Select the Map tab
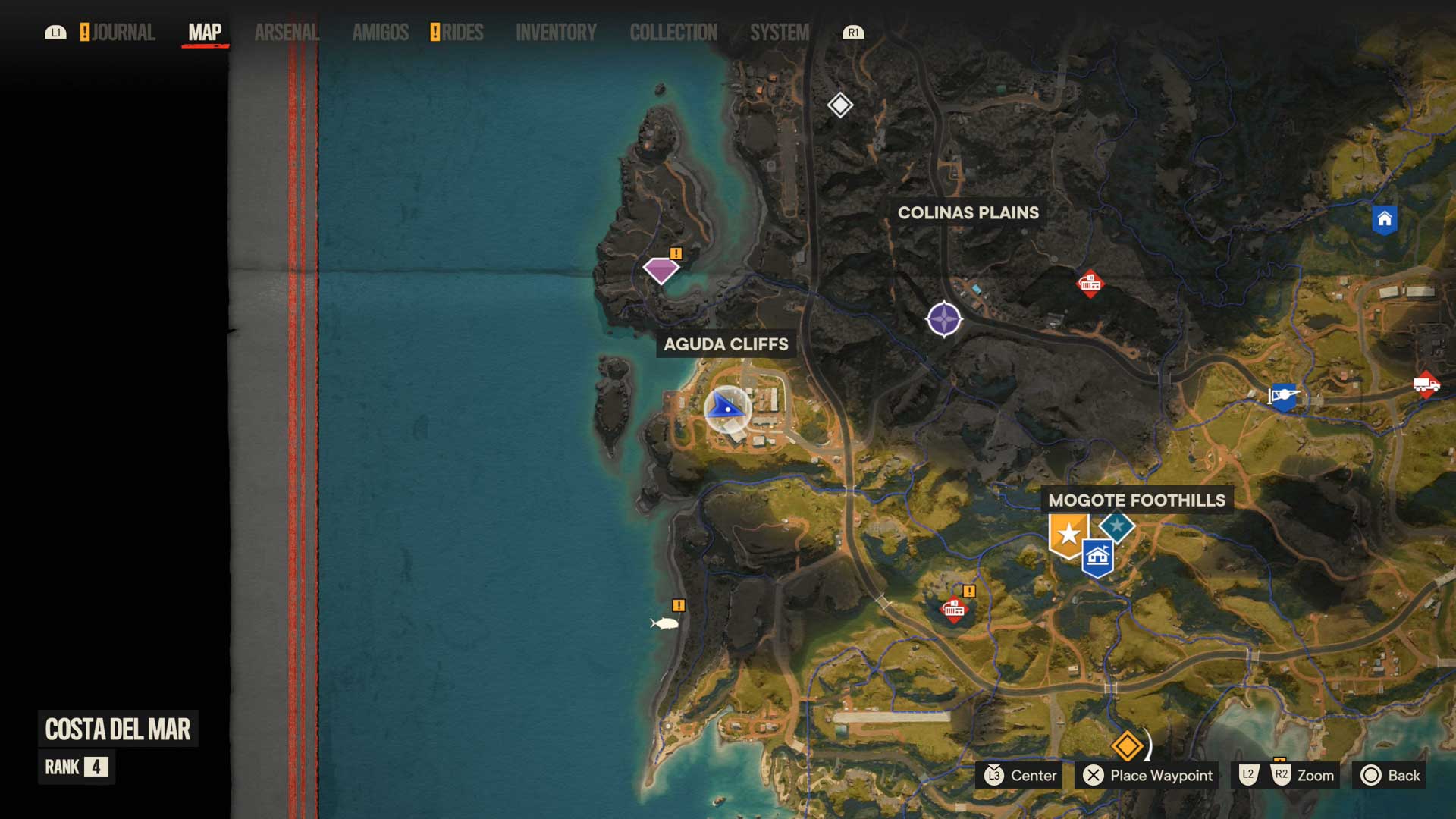Screen dimensions: 1456x819 pos(205,33)
